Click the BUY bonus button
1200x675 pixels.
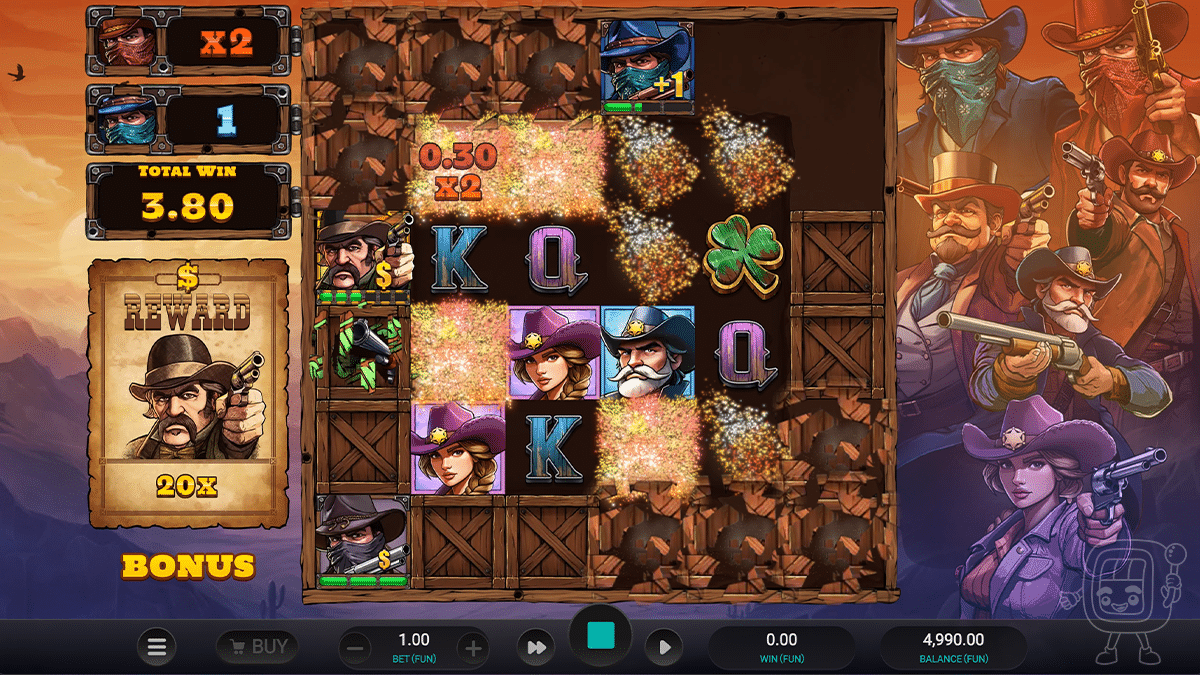[x=257, y=647]
